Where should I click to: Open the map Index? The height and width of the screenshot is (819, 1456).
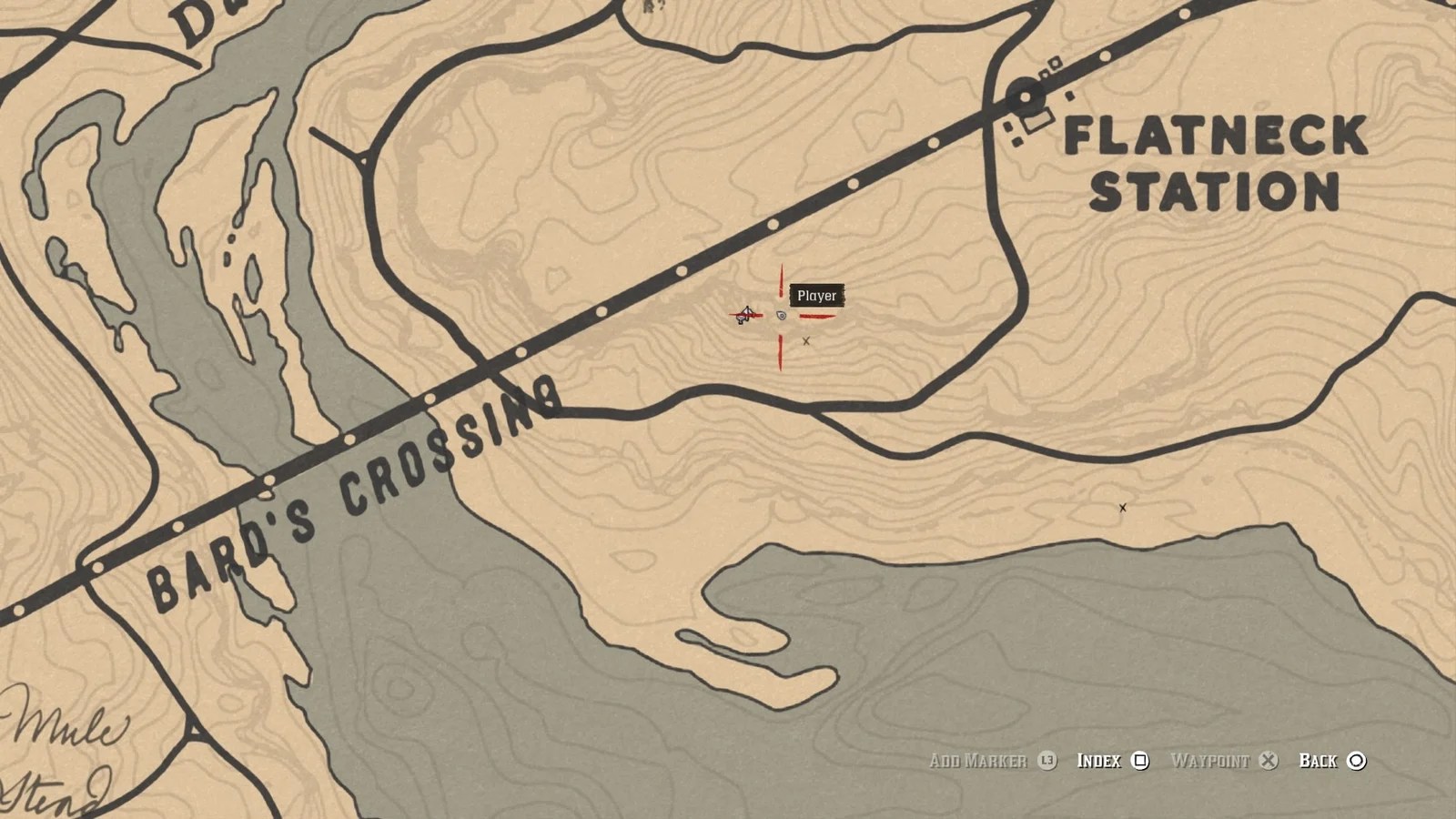(x=1100, y=761)
